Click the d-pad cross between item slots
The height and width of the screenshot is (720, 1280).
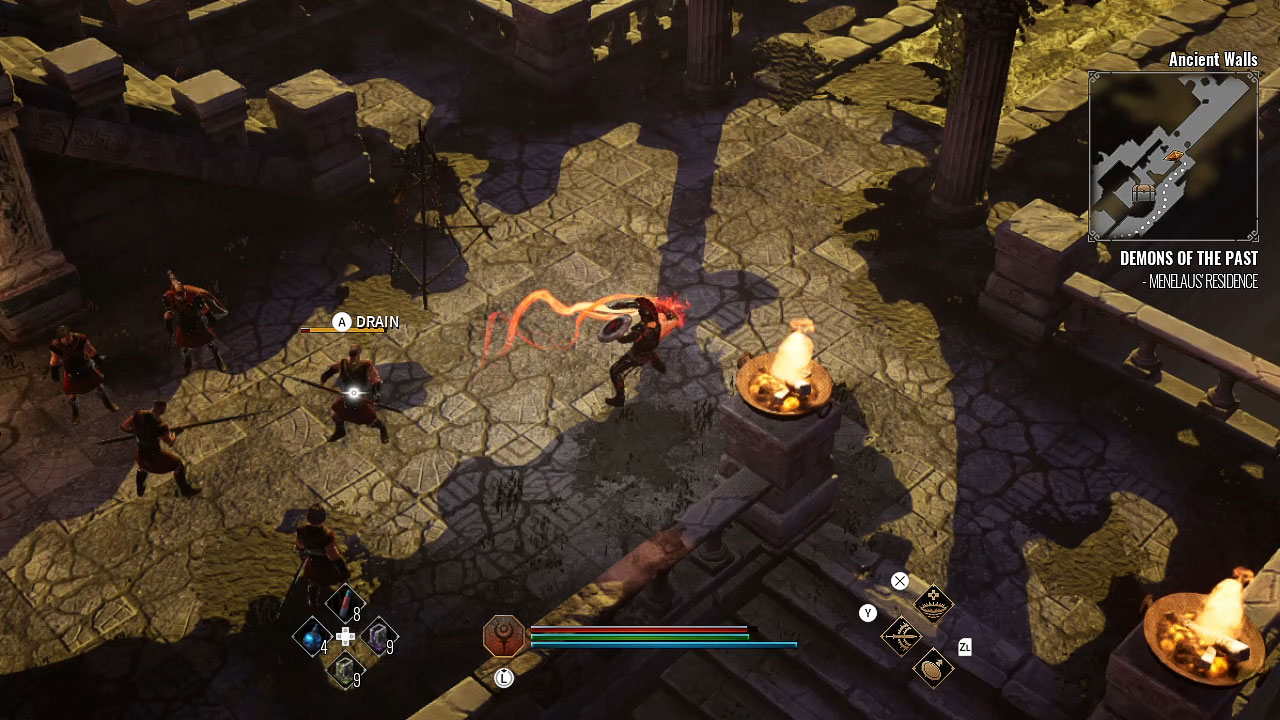tap(345, 636)
